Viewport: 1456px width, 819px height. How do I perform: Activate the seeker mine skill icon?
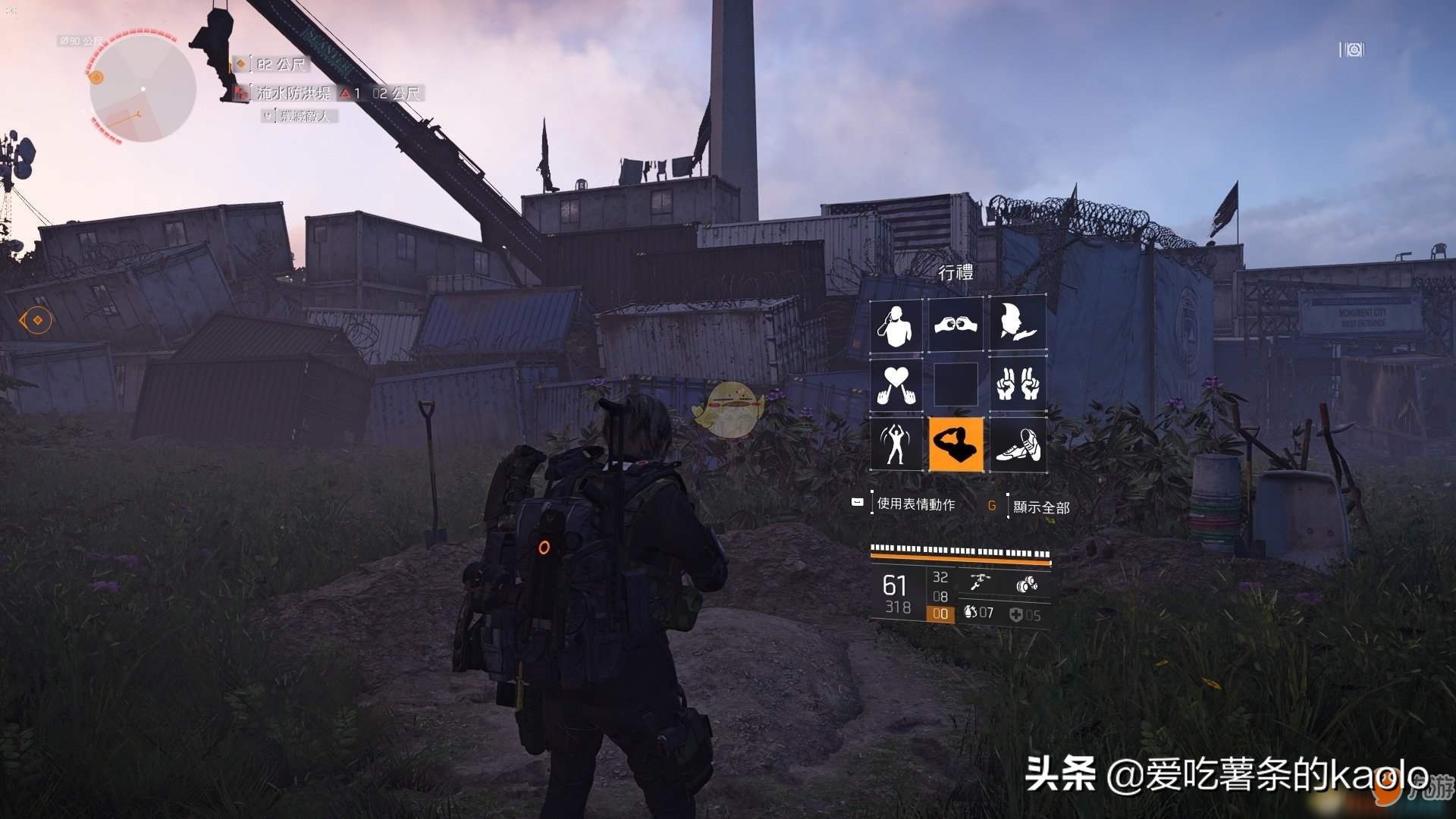click(1027, 584)
